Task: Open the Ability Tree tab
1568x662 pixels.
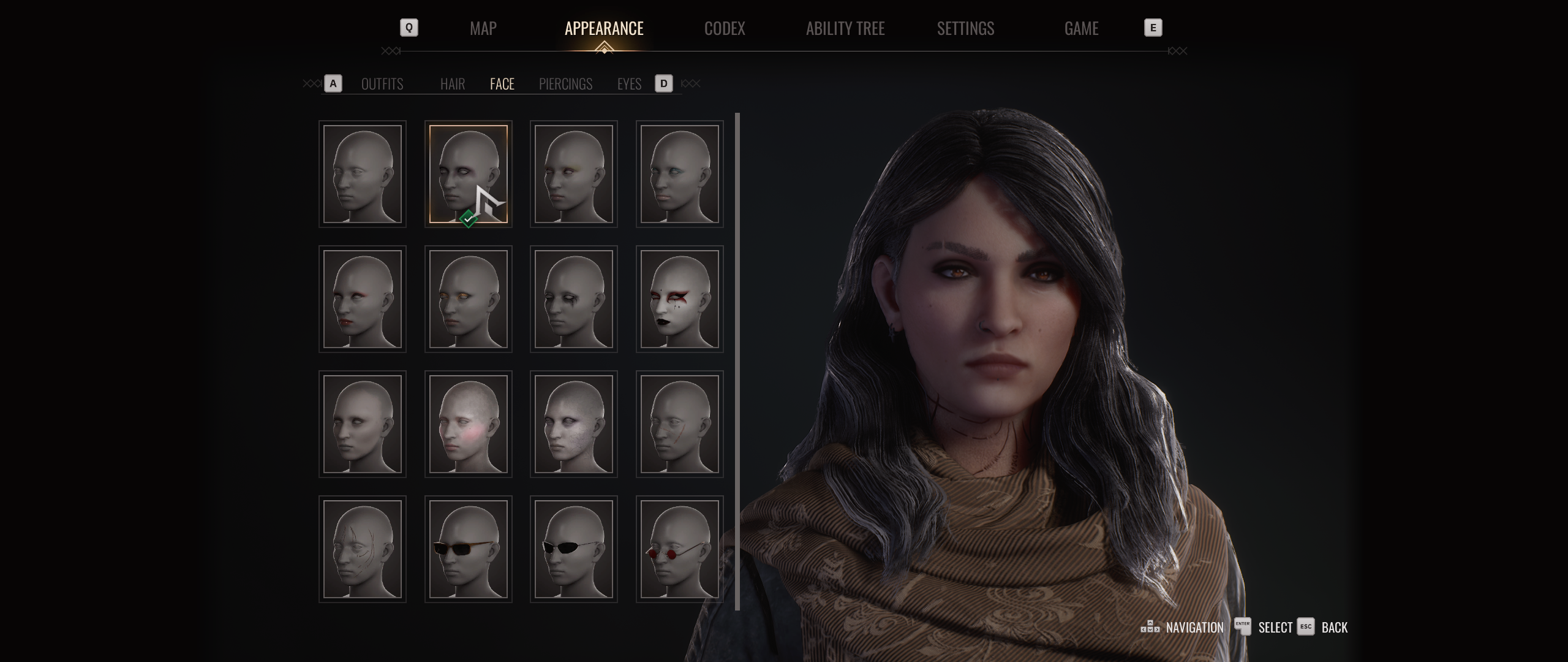Action: [845, 28]
